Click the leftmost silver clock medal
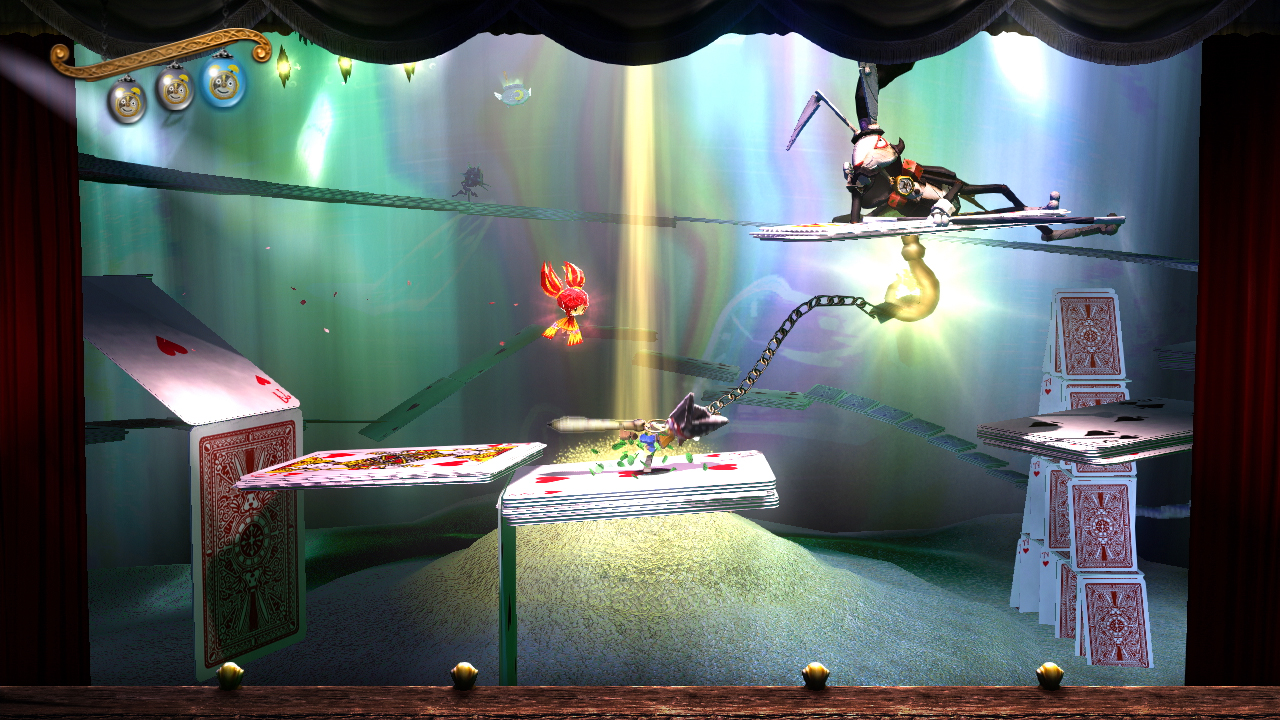Image resolution: width=1280 pixels, height=720 pixels. [x=128, y=100]
